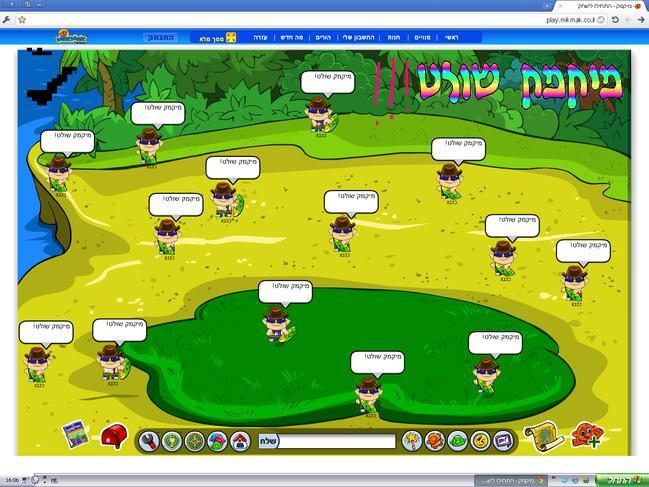Focus the chat text input box
Screen dimensions: 649x487
coord(337,440)
